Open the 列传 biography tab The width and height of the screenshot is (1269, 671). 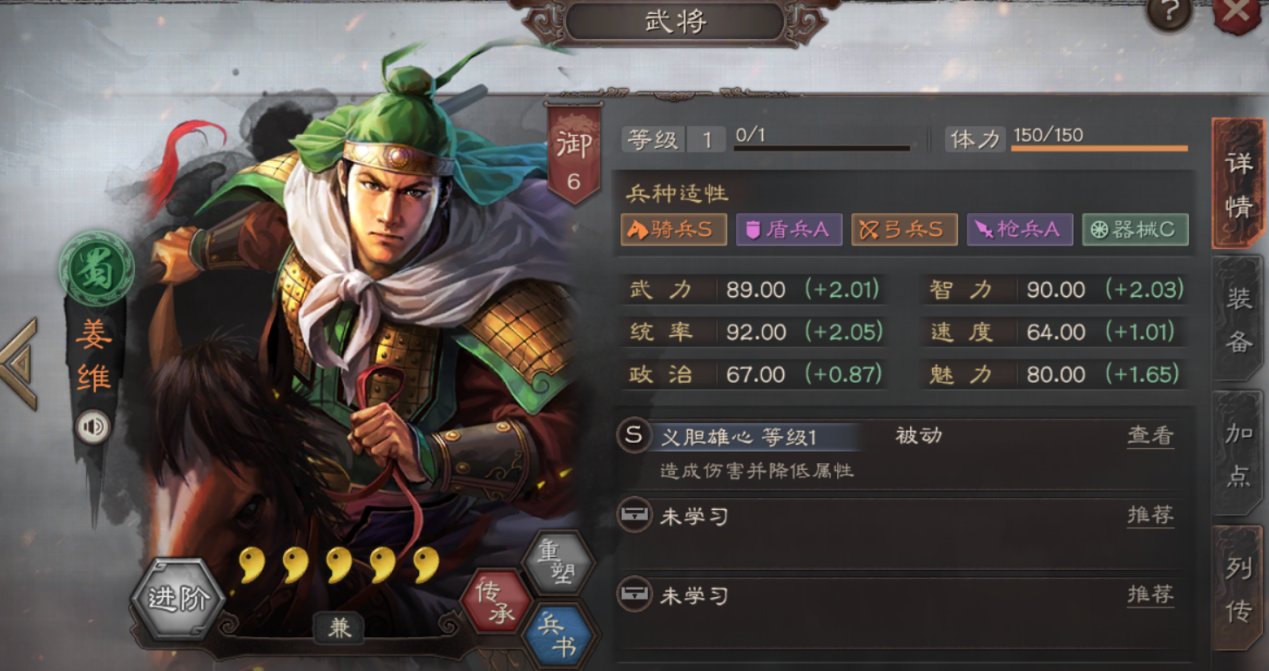(1238, 589)
